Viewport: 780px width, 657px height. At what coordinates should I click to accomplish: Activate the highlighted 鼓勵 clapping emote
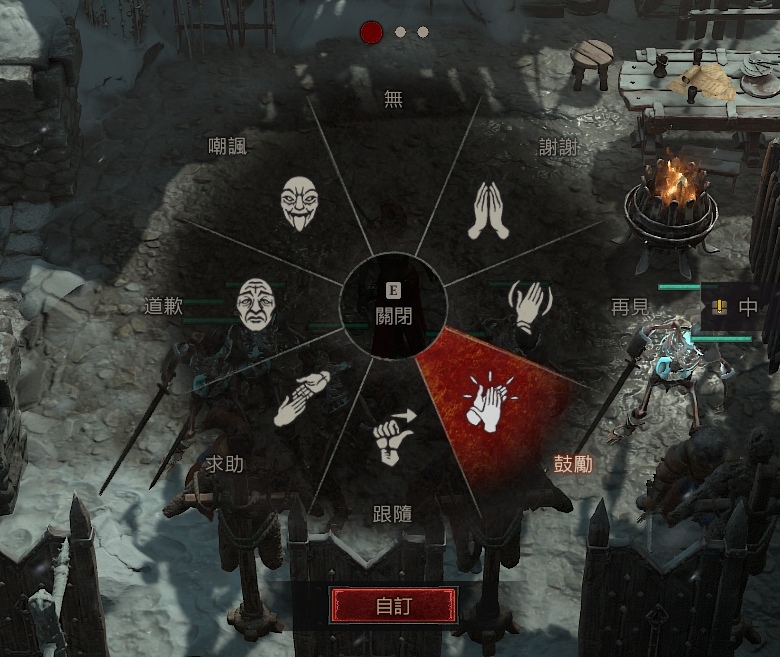click(x=485, y=402)
